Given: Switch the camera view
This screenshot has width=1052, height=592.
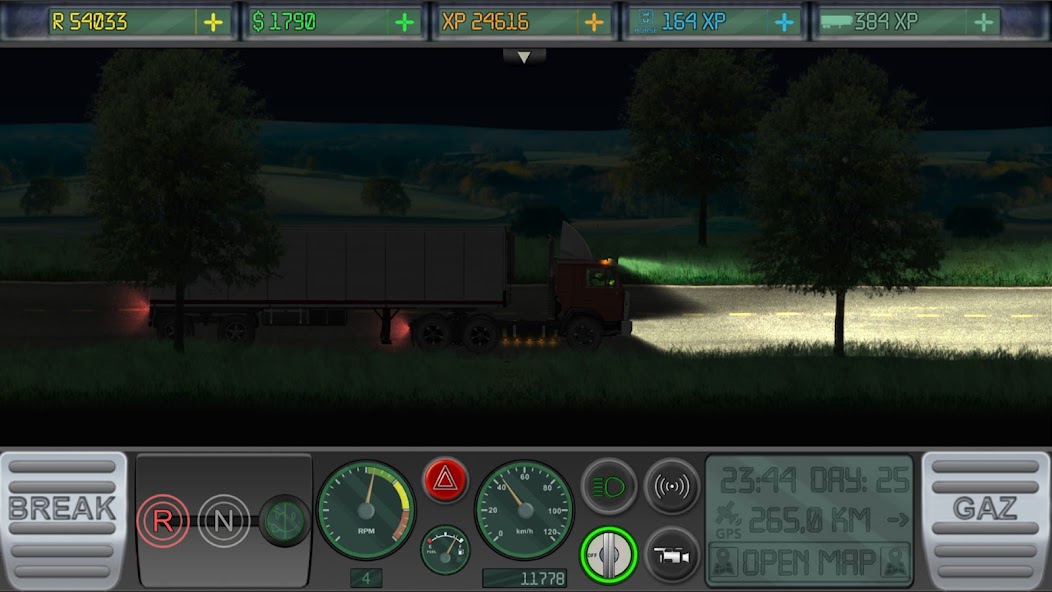Looking at the screenshot, I should pos(672,554).
